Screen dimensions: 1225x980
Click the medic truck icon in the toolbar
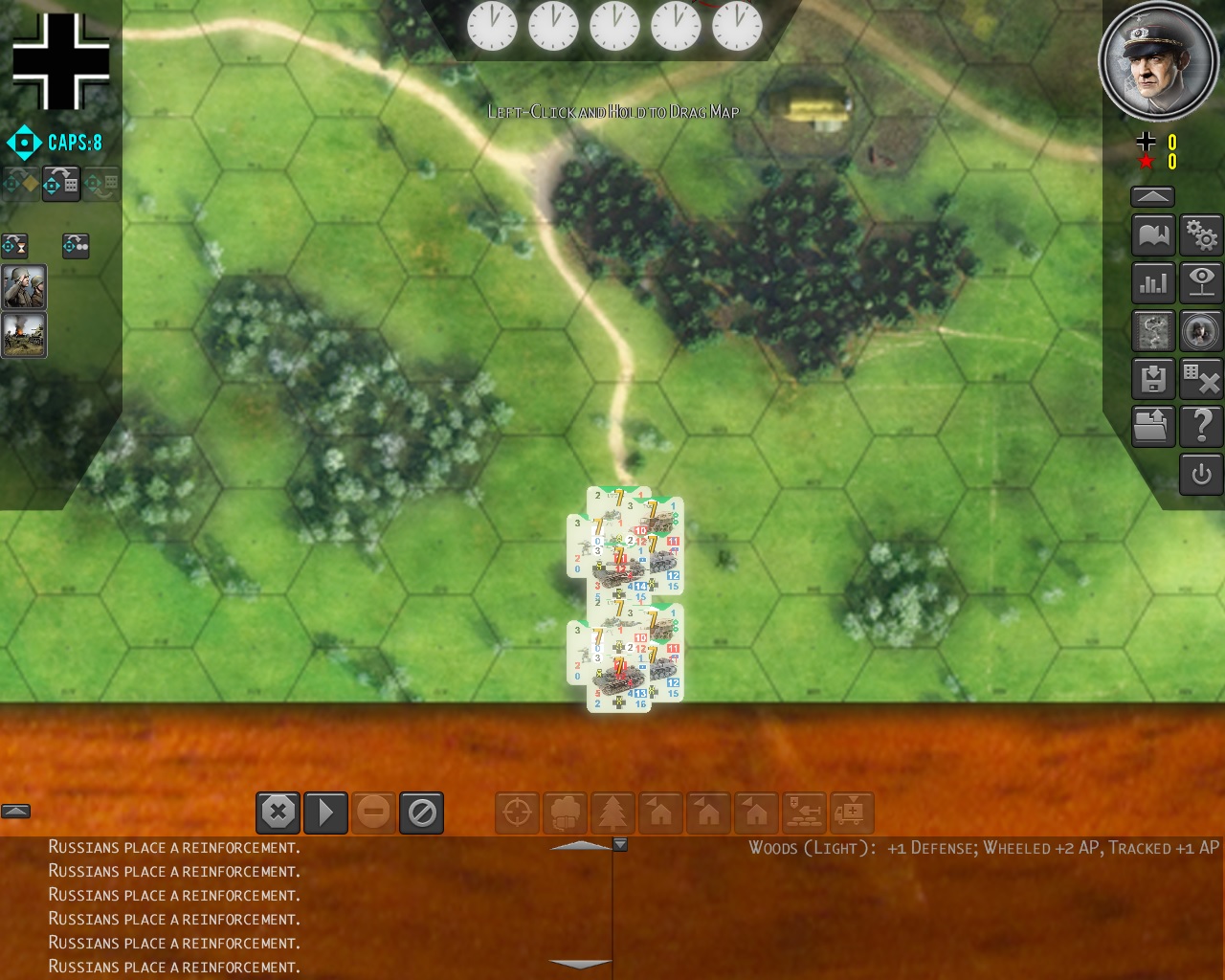click(x=852, y=813)
